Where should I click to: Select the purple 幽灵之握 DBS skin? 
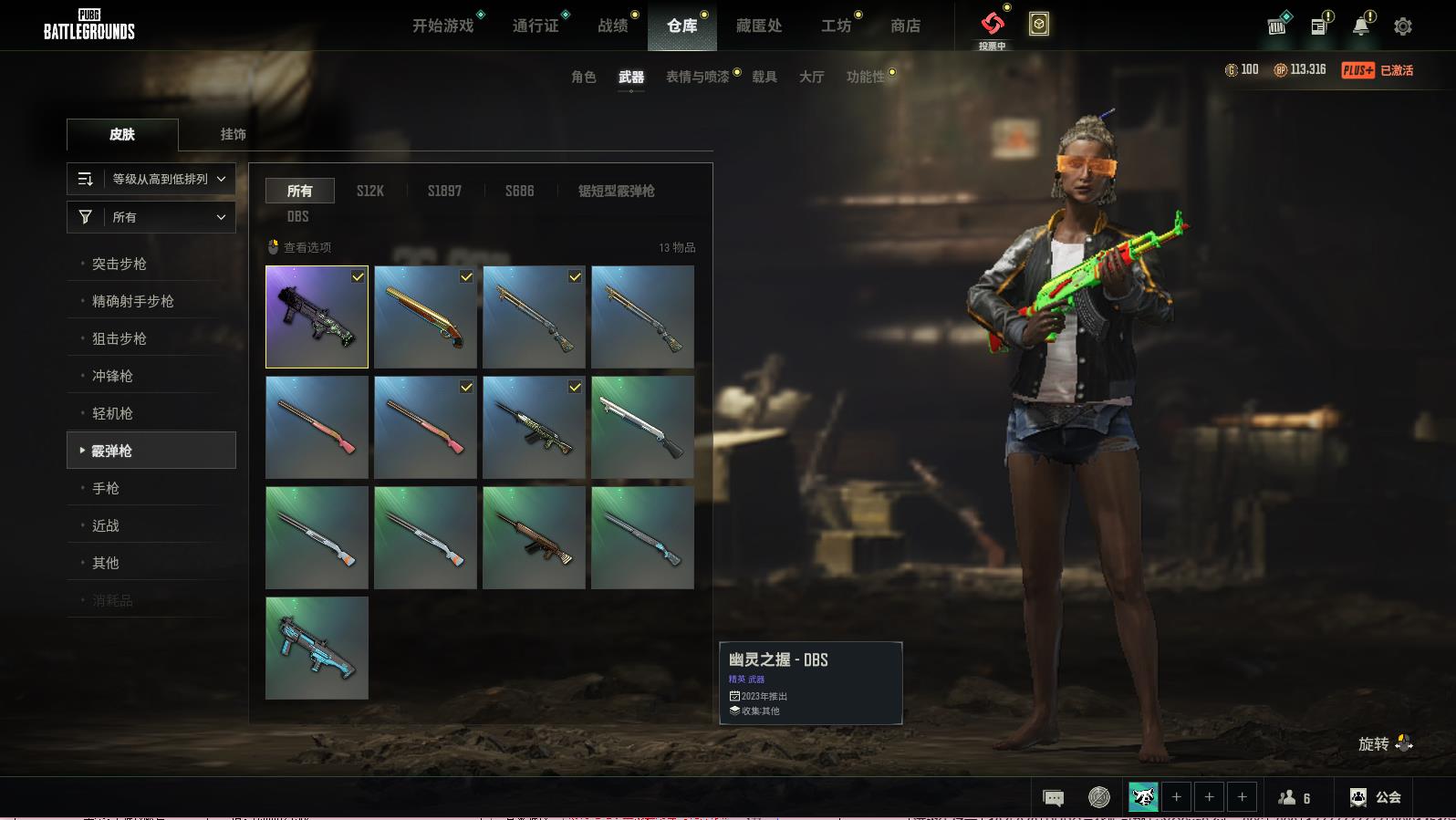[317, 317]
